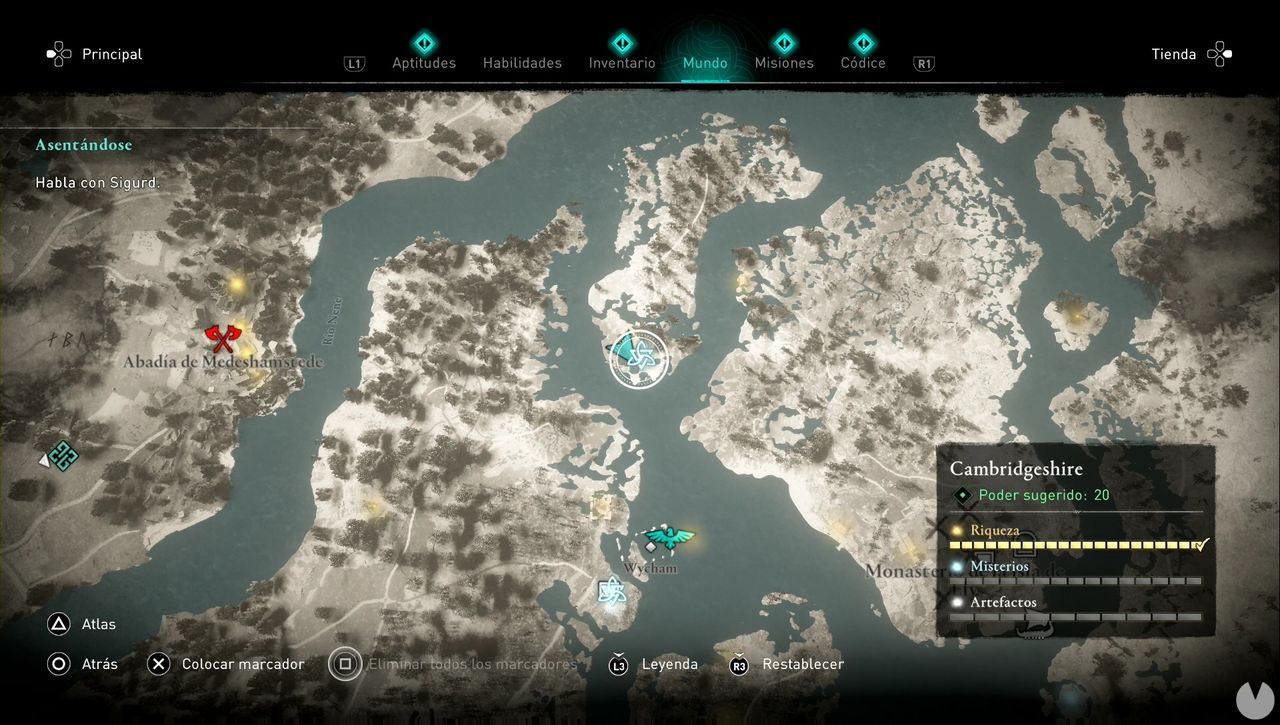Image resolution: width=1280 pixels, height=725 pixels.
Task: Show the Misiones tab
Action: [x=784, y=62]
